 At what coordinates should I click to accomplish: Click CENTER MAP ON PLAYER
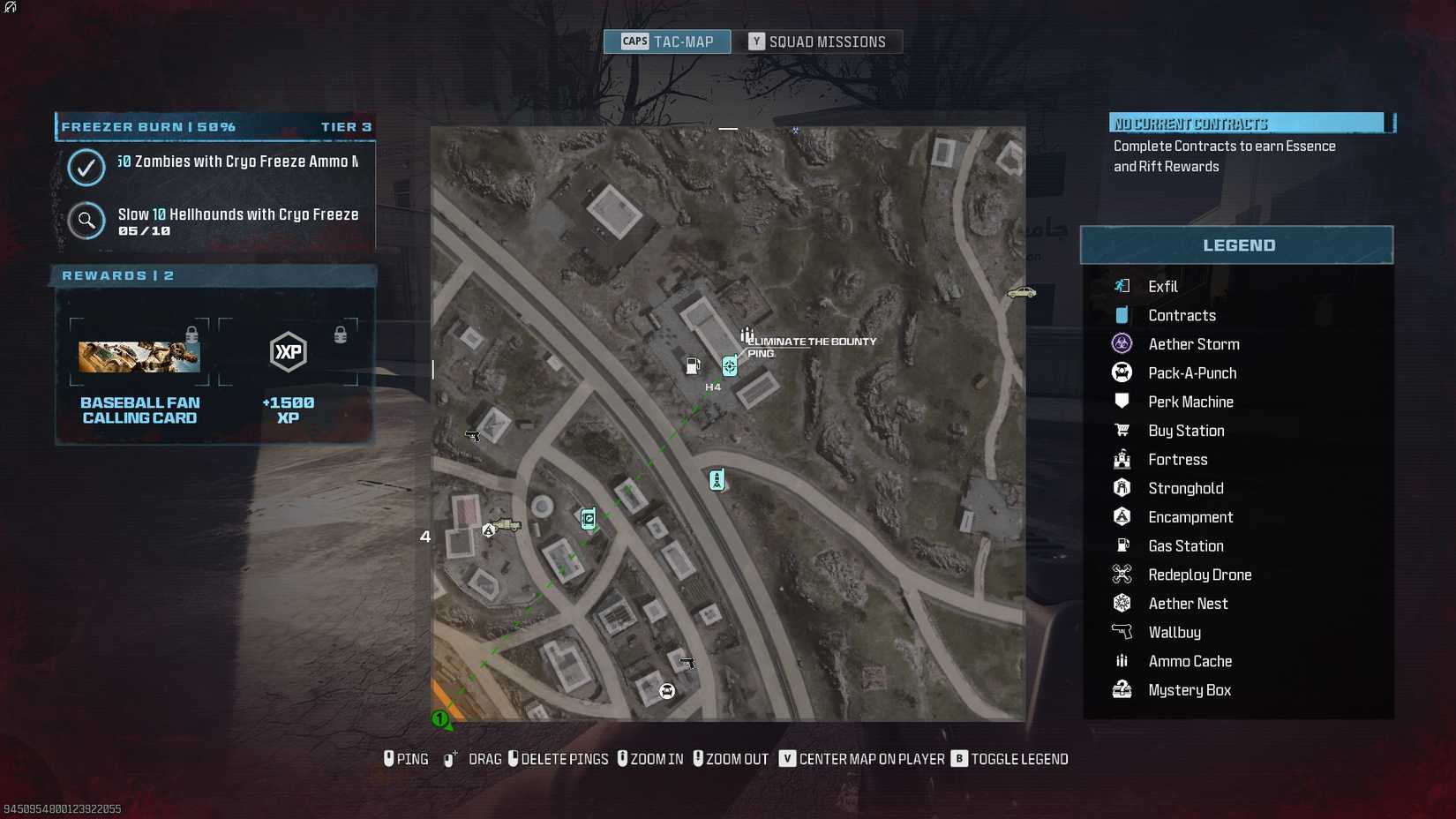(x=864, y=758)
